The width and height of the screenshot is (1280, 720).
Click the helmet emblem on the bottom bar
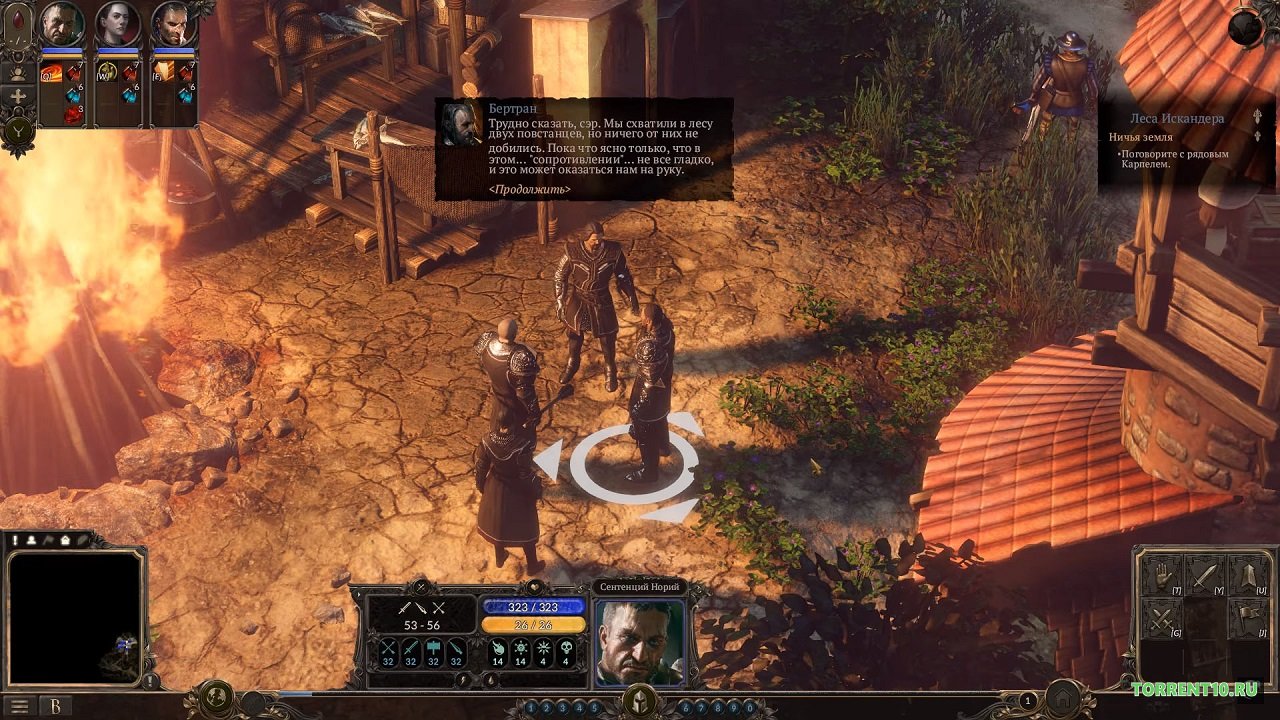coord(639,701)
